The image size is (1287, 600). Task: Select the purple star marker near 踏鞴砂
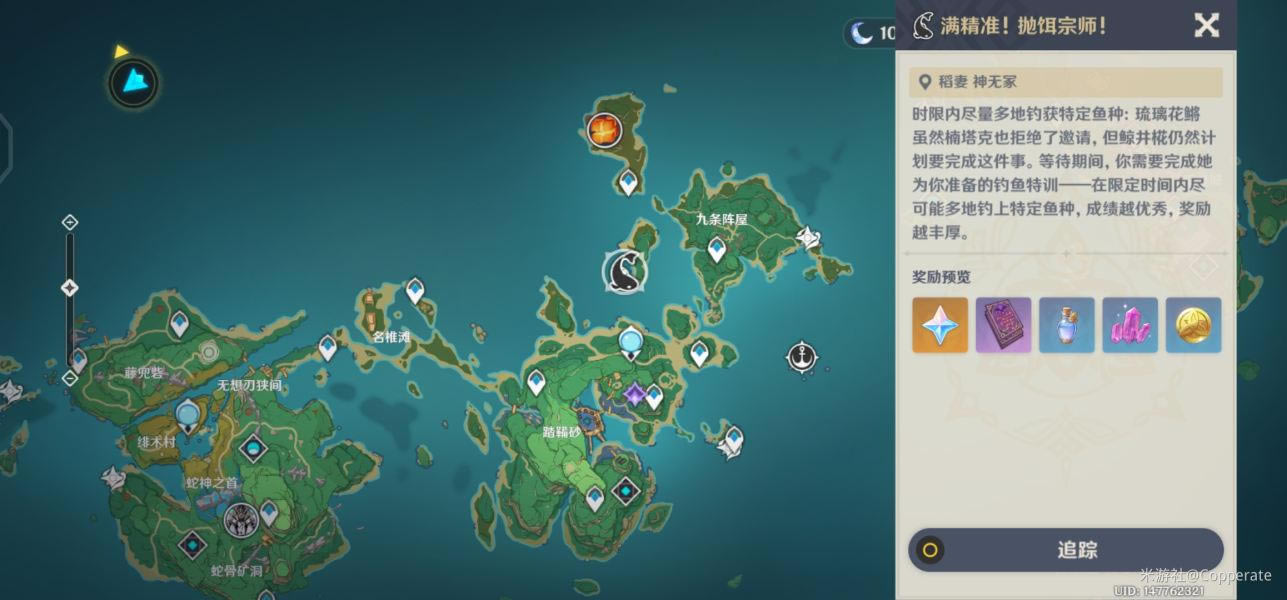tap(634, 396)
